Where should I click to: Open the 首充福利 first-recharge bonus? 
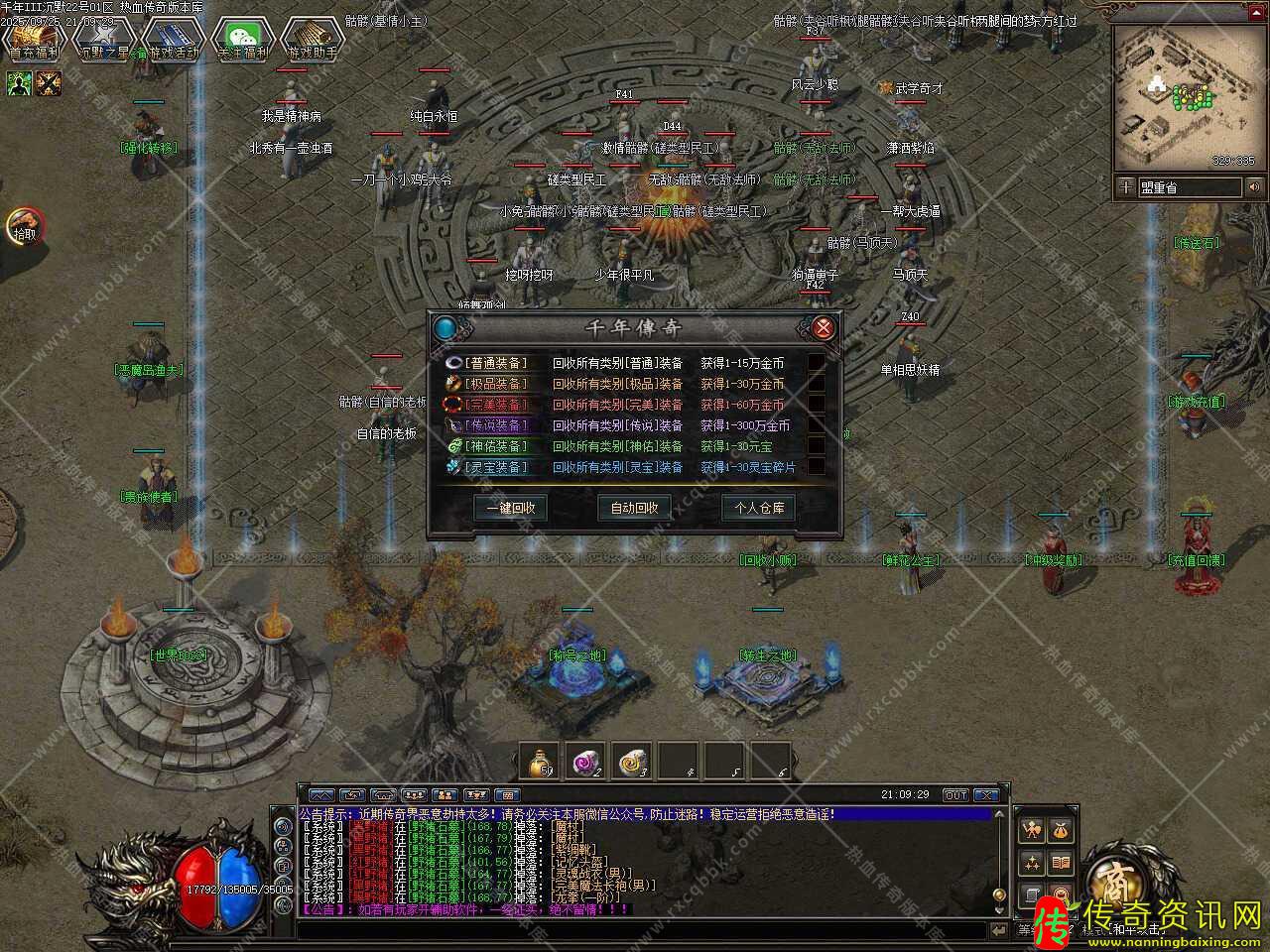click(x=34, y=40)
